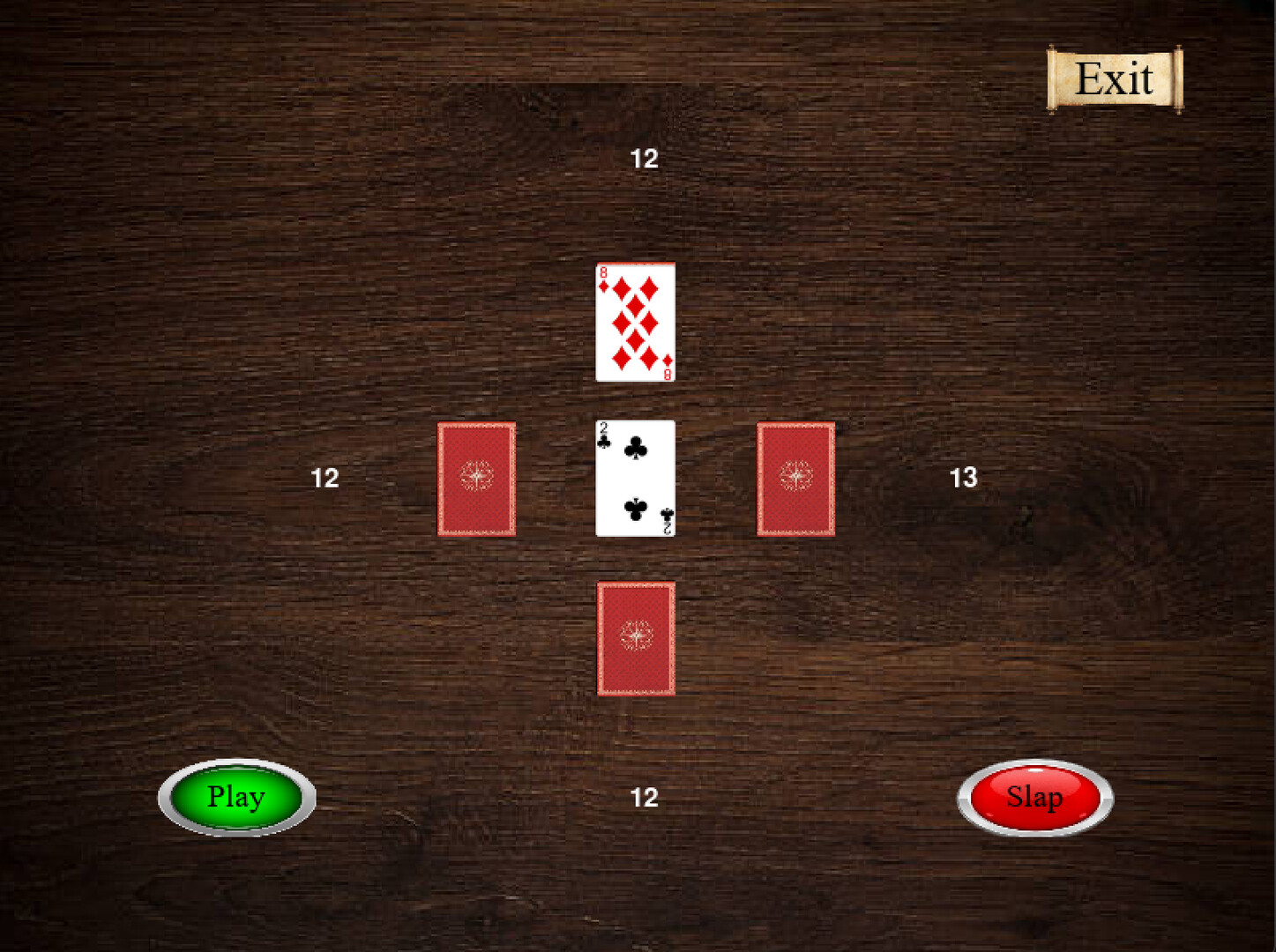Tap the bottom player's face-down deck
Viewport: 1276px width, 952px height.
pyautogui.click(x=636, y=638)
